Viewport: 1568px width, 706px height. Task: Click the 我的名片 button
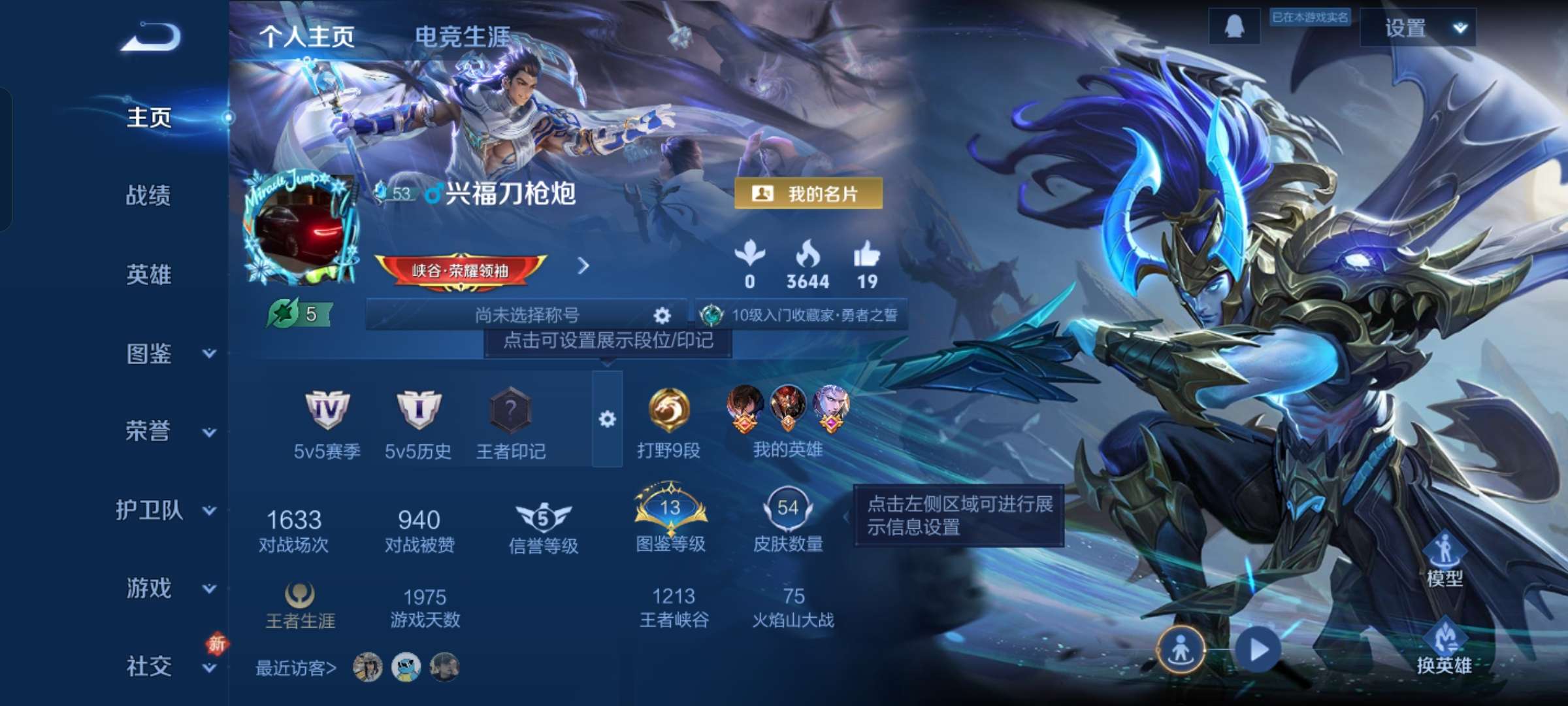810,194
